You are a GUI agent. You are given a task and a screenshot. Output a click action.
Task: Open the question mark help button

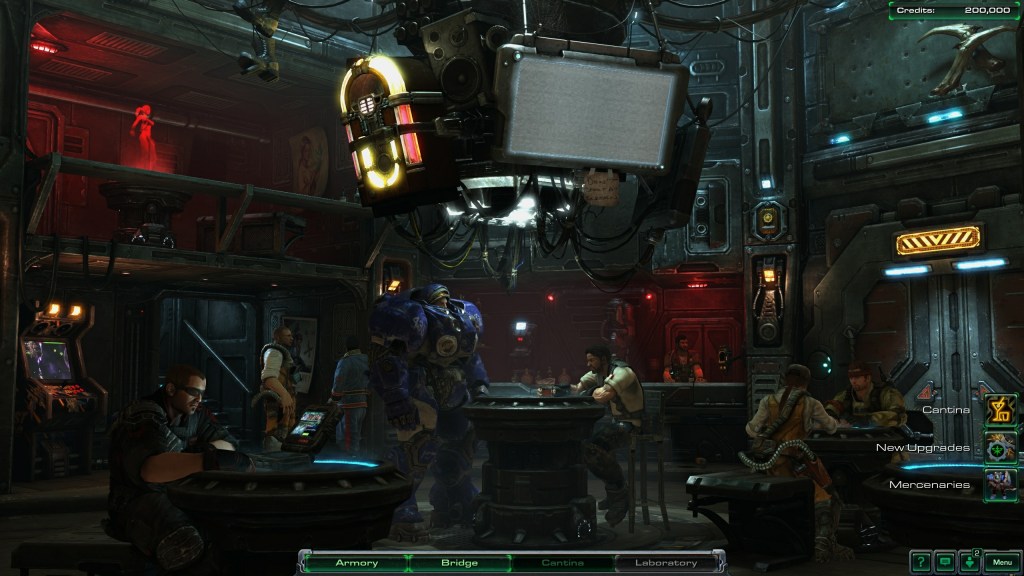click(x=920, y=562)
